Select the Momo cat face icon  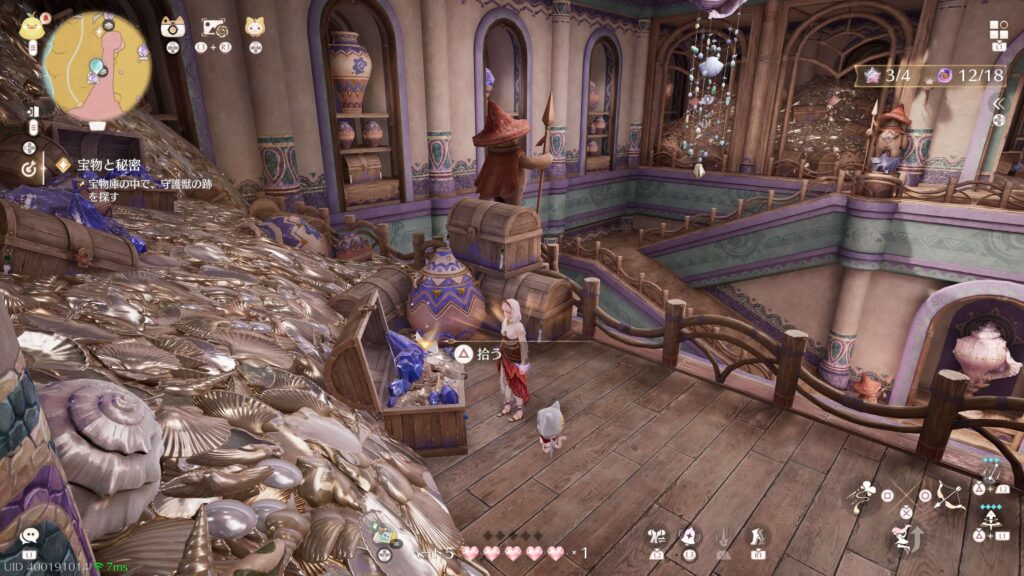(x=255, y=26)
